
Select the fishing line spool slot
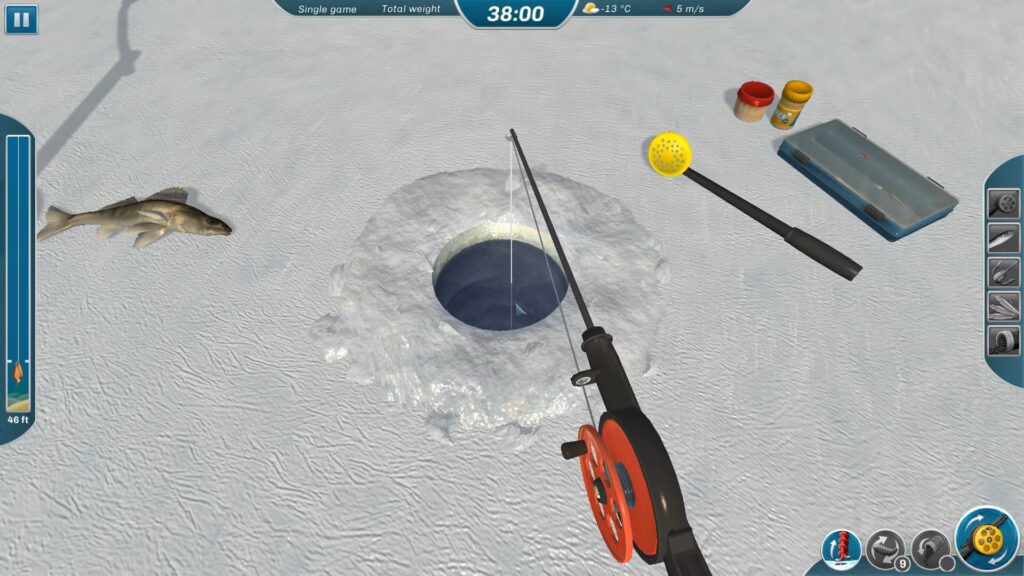click(x=1003, y=339)
